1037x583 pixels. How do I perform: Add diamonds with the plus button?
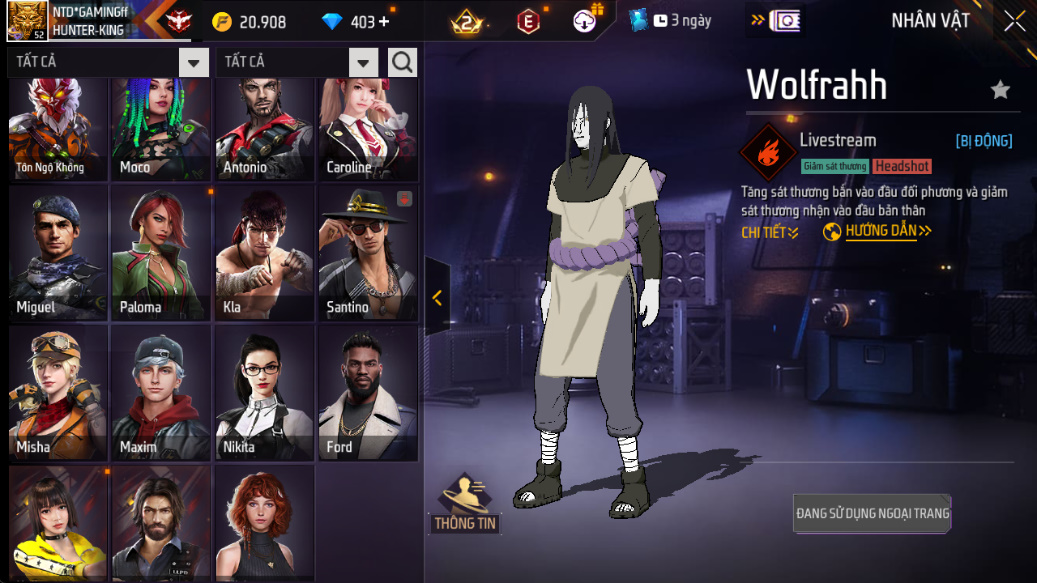pos(384,22)
